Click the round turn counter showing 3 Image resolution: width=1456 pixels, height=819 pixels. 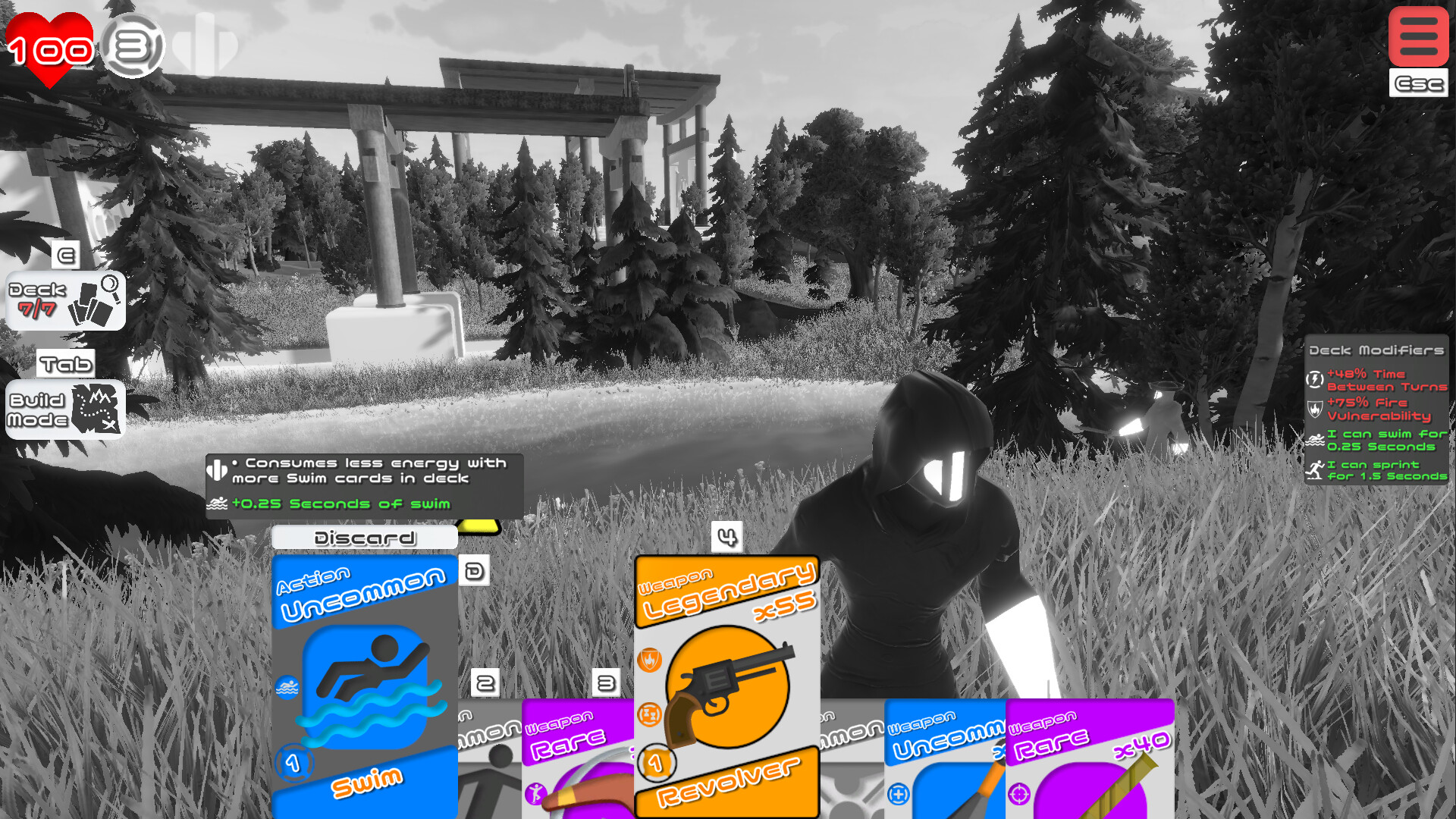pyautogui.click(x=135, y=48)
